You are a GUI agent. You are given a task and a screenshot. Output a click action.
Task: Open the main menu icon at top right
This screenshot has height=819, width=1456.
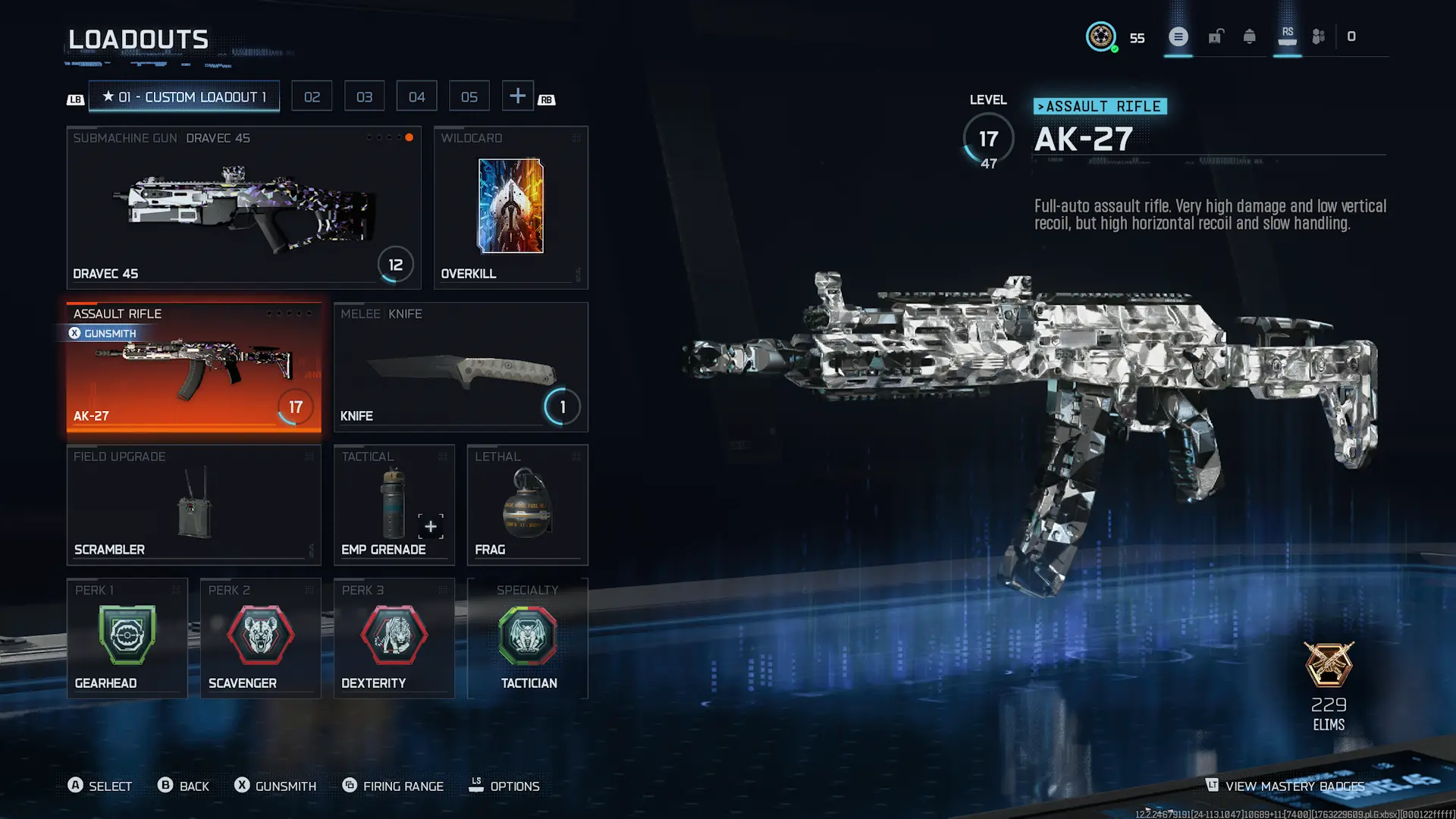(1178, 36)
